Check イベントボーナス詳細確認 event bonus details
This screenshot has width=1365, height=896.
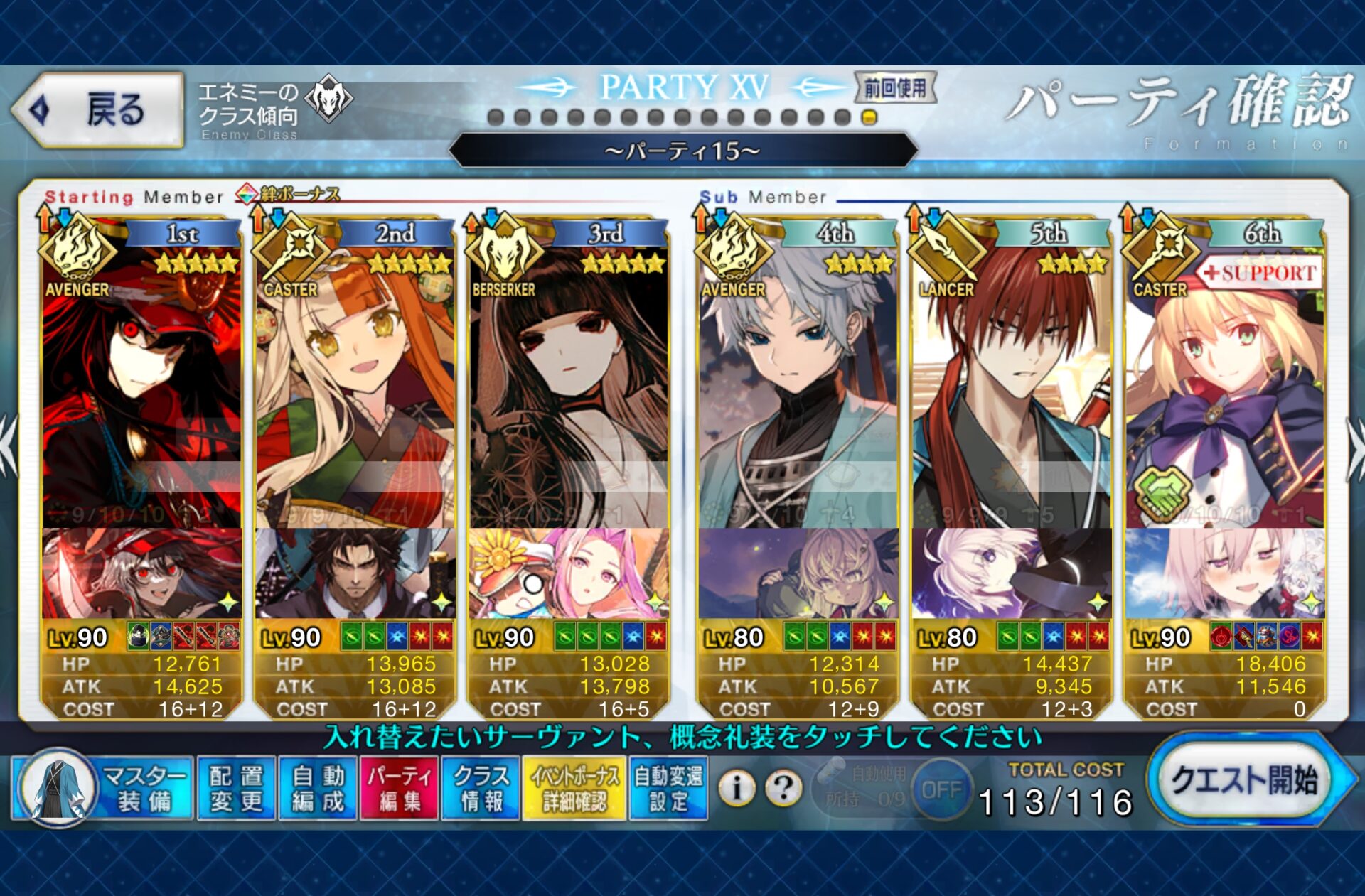tap(574, 789)
